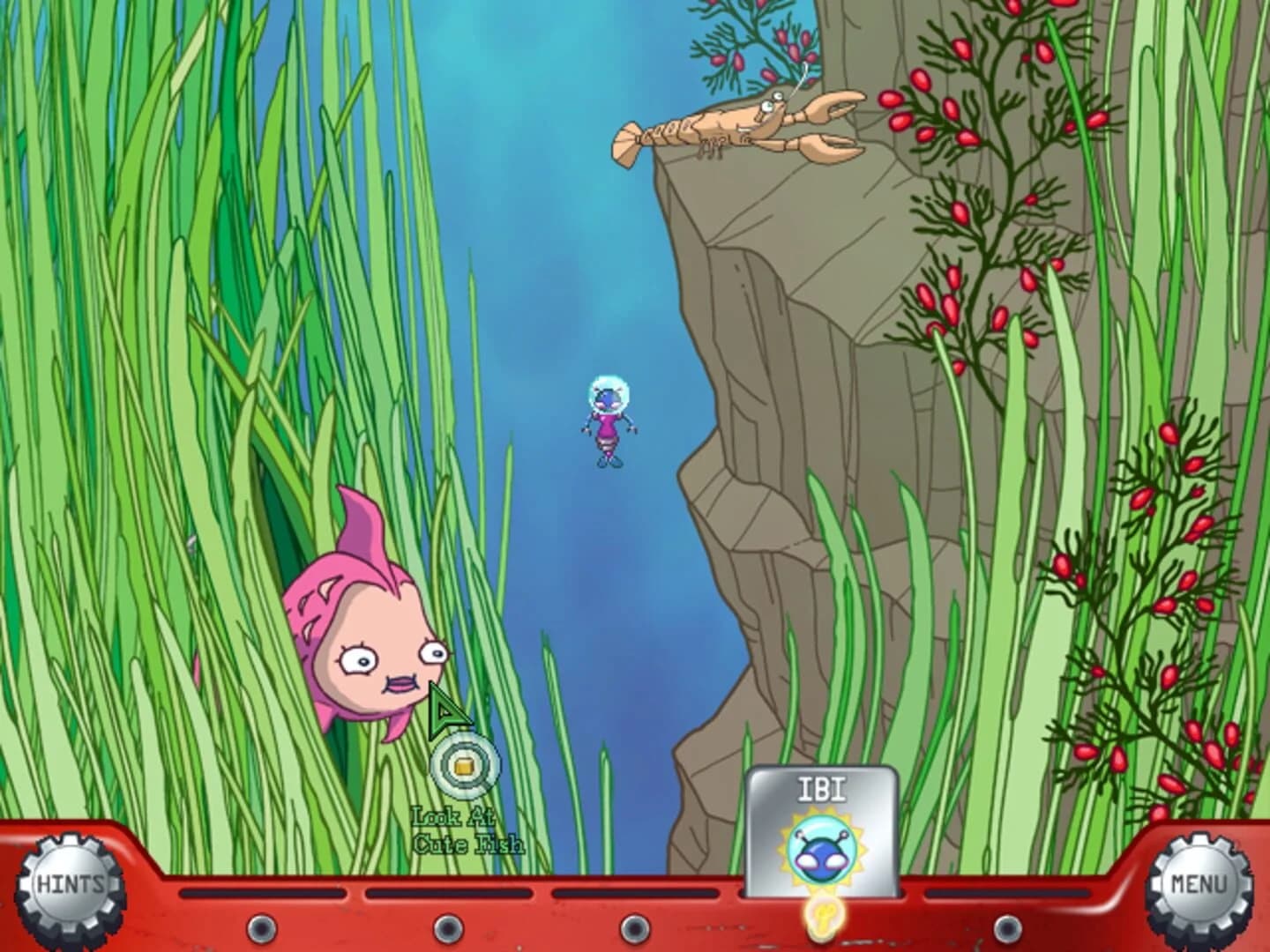Screen dimensions: 1270x952
Task: Click the leftmost rivet on the red dashboard
Action: pos(259,927)
